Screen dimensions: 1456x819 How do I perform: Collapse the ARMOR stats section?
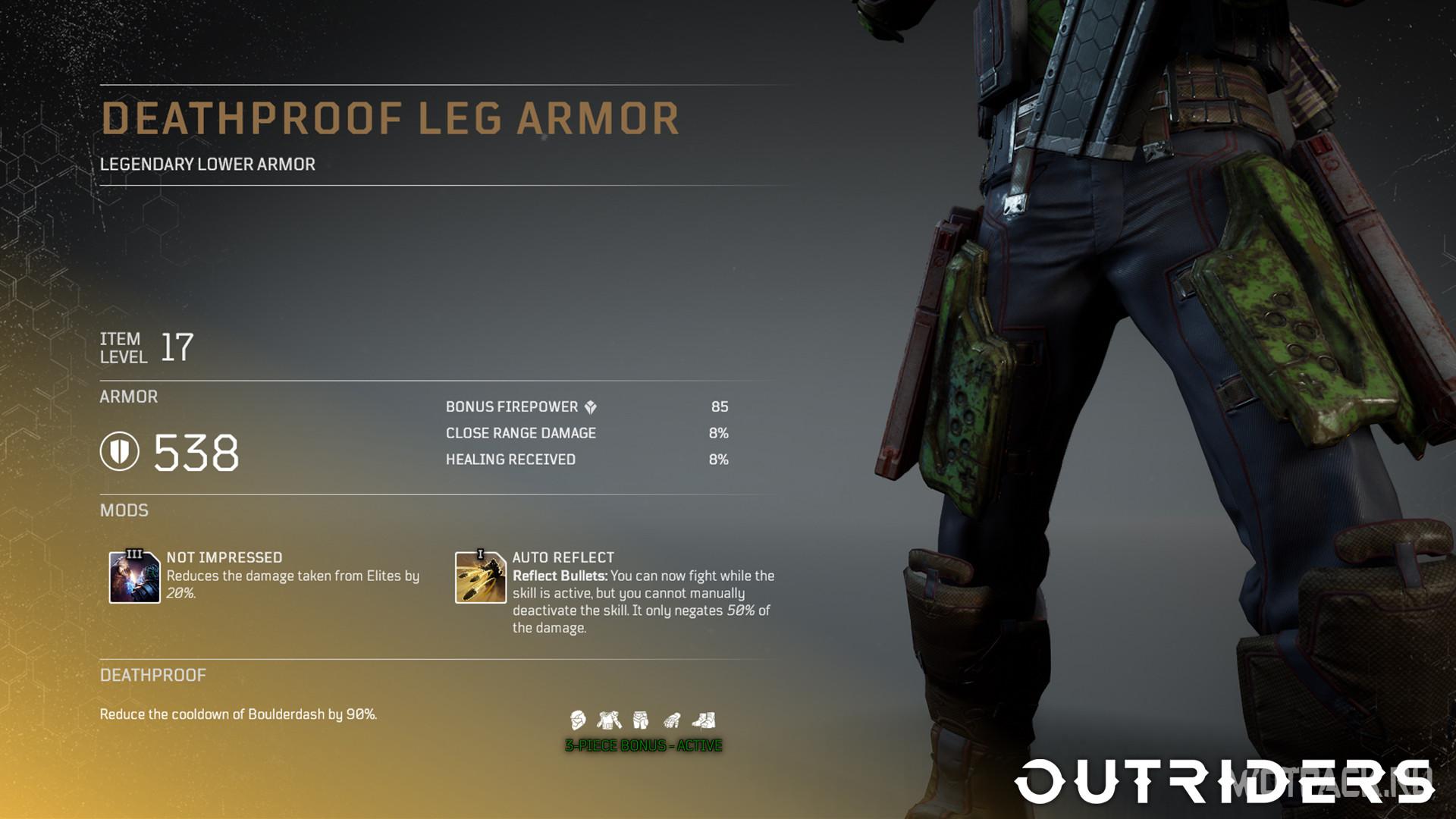coord(128,397)
